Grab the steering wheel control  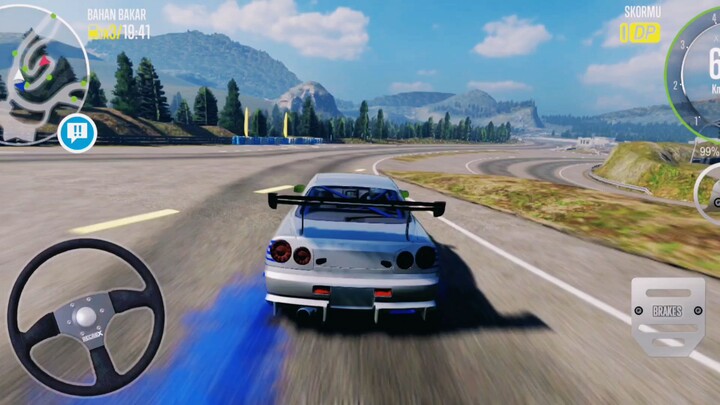pyautogui.click(x=86, y=315)
